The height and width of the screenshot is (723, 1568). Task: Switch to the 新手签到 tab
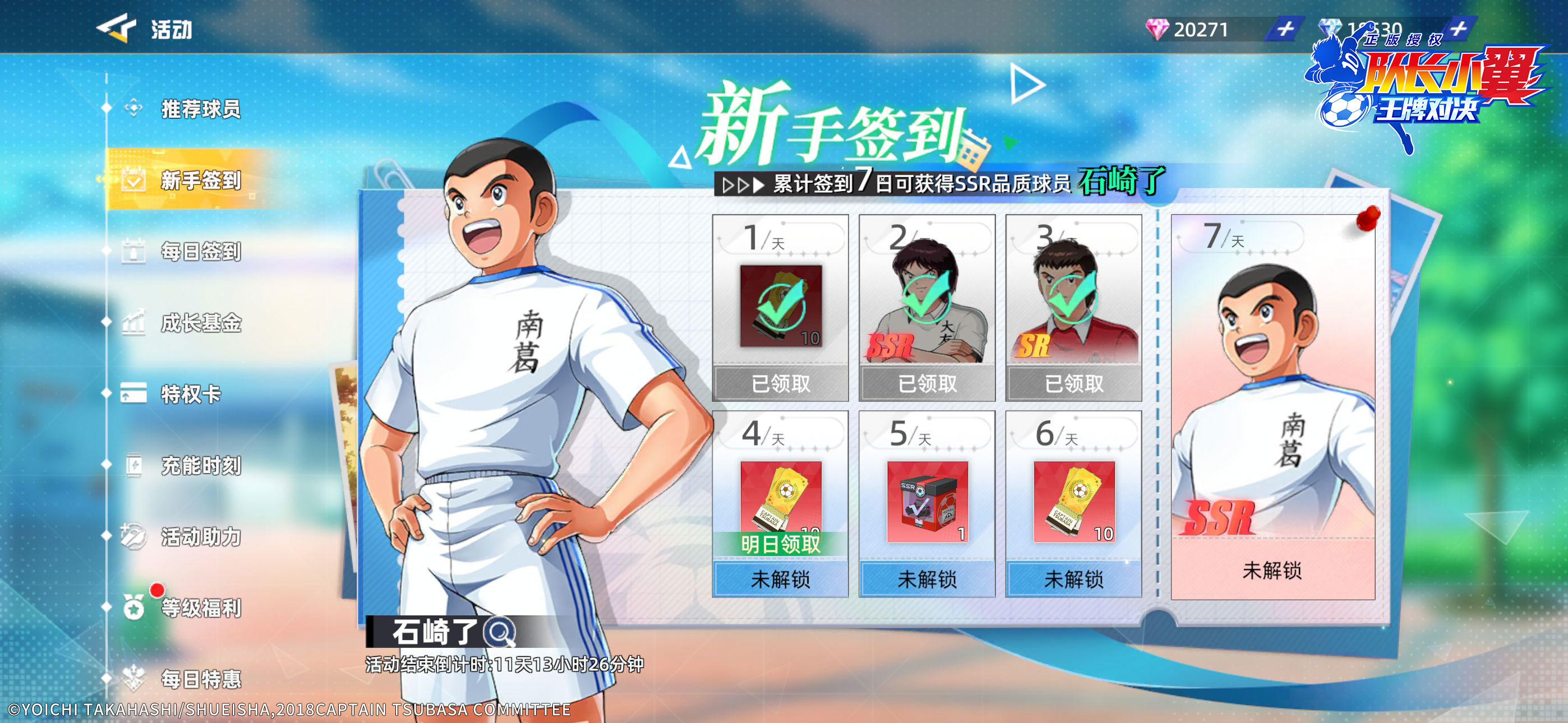pyautogui.click(x=201, y=180)
